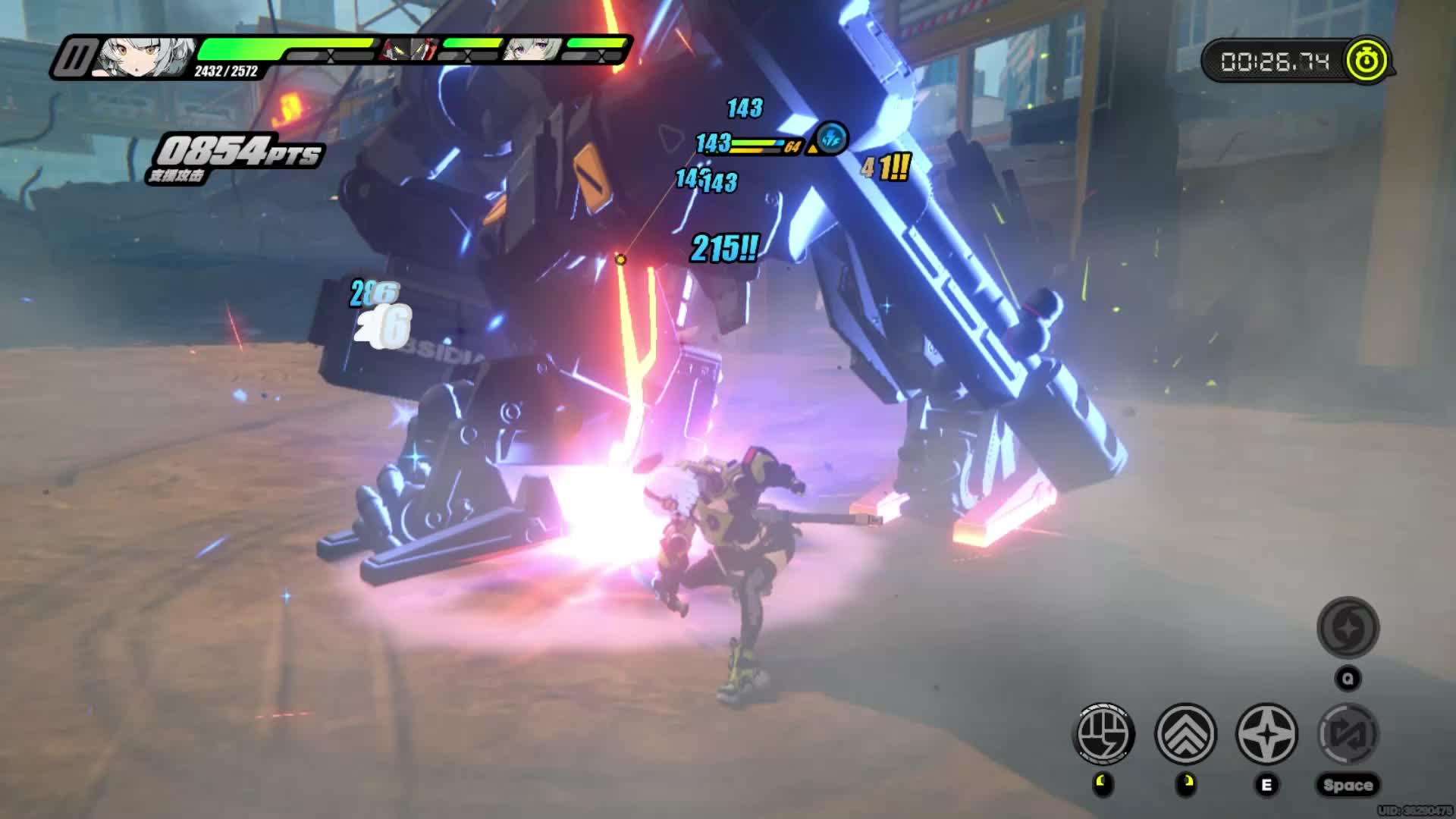Switch to the red-masked teammate portrait
The height and width of the screenshot is (819, 1456).
(409, 49)
